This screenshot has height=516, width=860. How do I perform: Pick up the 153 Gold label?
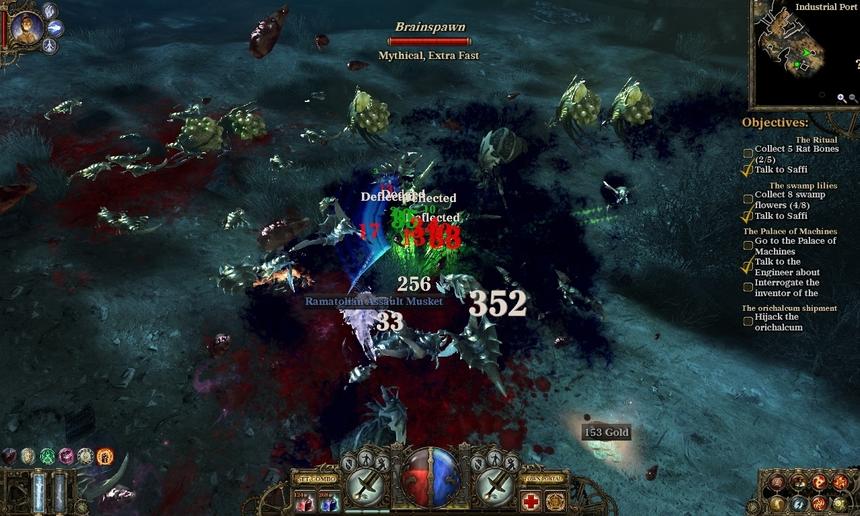coord(606,432)
